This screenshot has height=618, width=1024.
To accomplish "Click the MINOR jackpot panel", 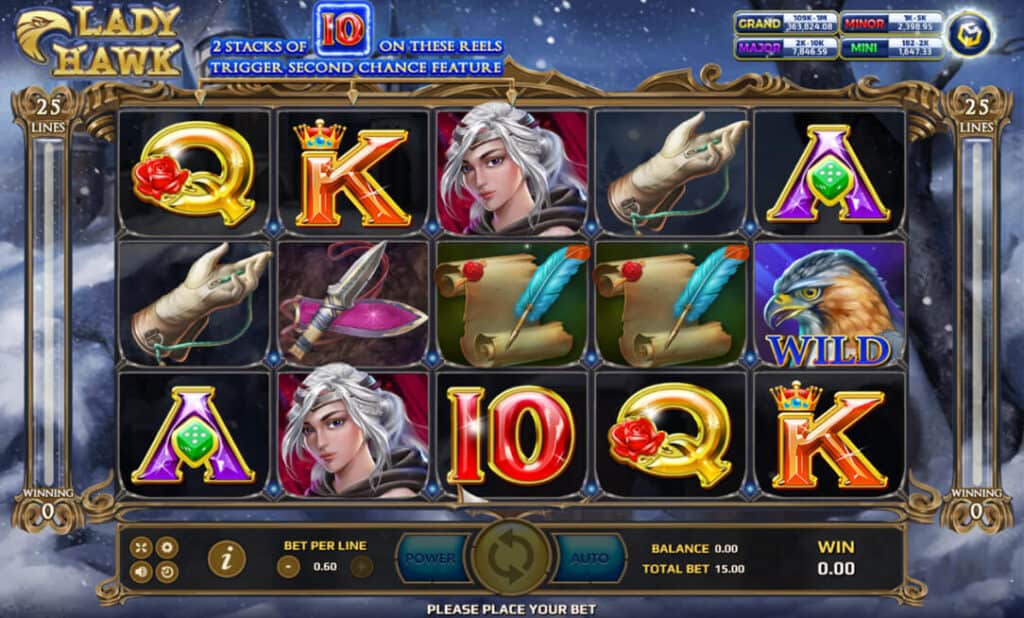I will point(890,23).
